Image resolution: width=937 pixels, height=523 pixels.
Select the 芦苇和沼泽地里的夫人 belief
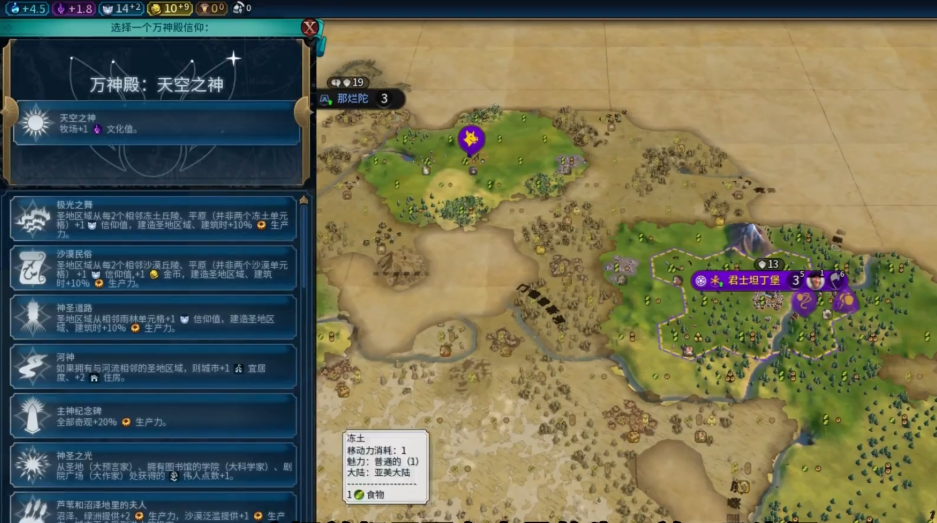click(x=153, y=507)
